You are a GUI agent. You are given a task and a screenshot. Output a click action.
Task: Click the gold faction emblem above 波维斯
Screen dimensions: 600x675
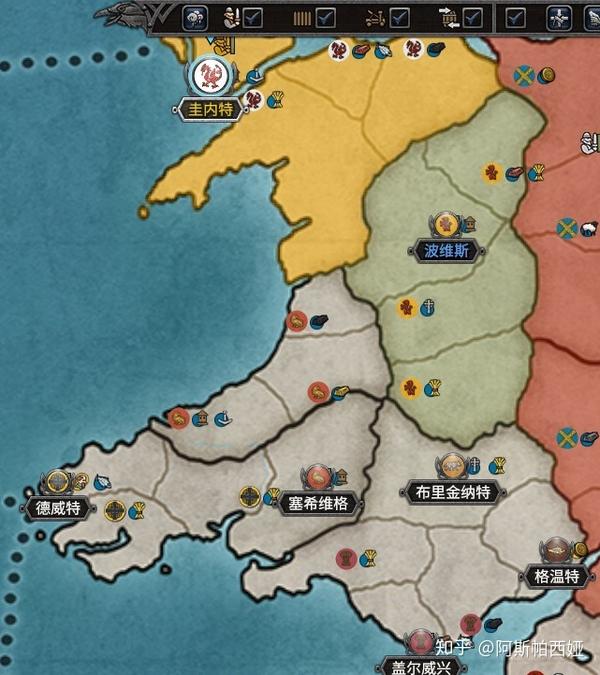446,224
